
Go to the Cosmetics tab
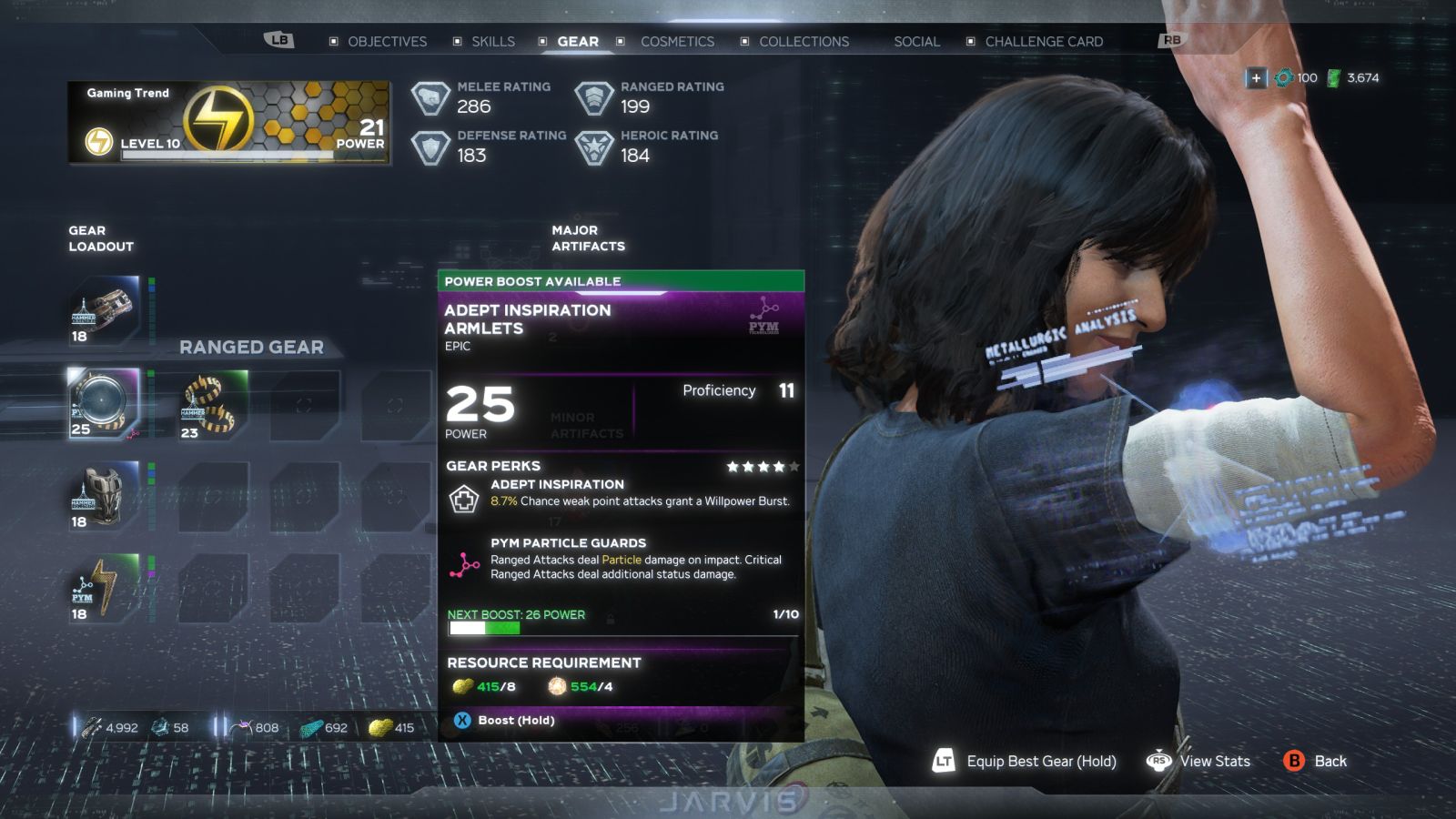point(677,42)
